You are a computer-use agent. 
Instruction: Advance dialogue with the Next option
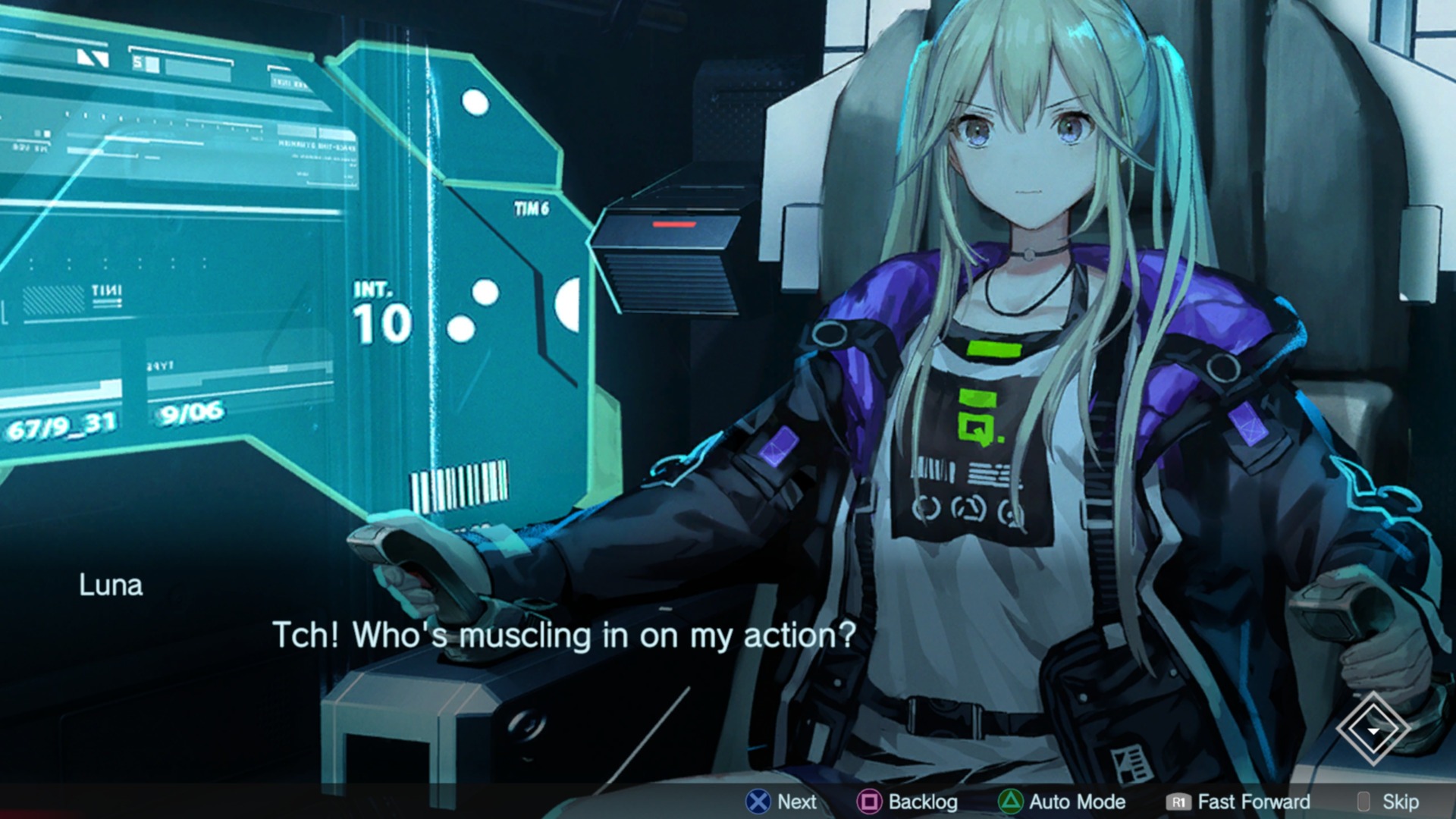coord(781,802)
